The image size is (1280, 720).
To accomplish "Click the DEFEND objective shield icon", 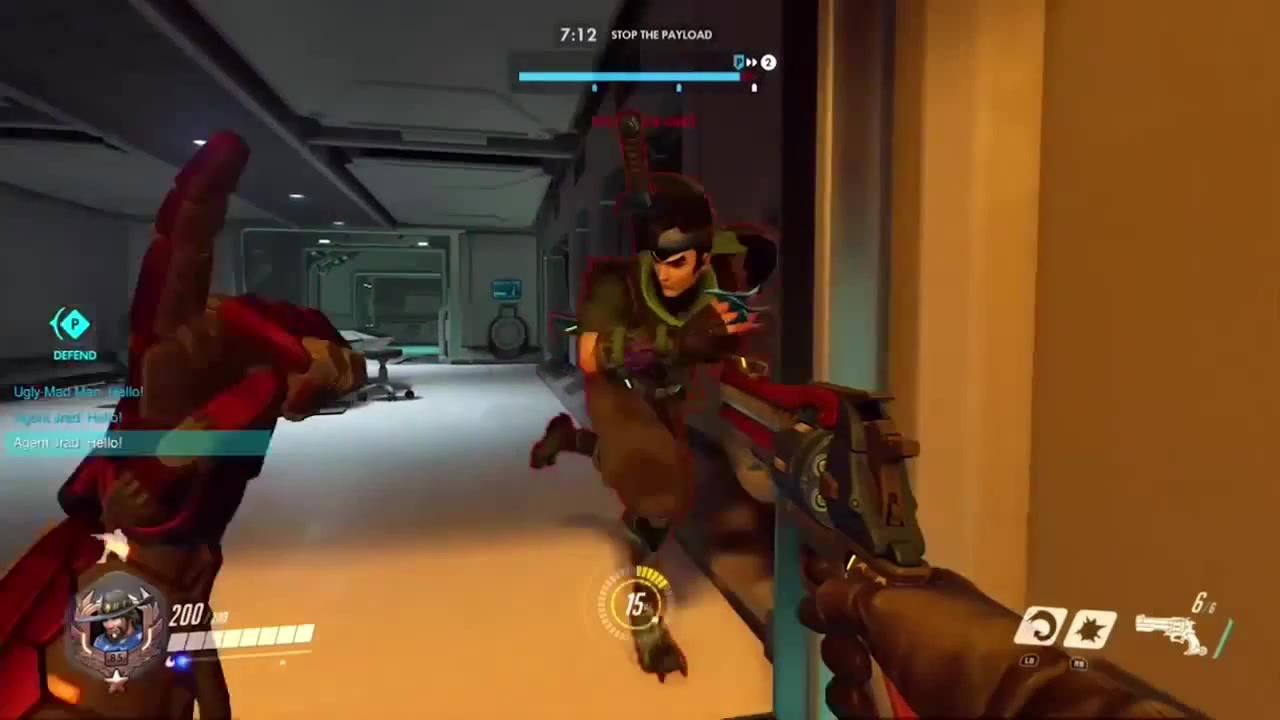I will 73,325.
